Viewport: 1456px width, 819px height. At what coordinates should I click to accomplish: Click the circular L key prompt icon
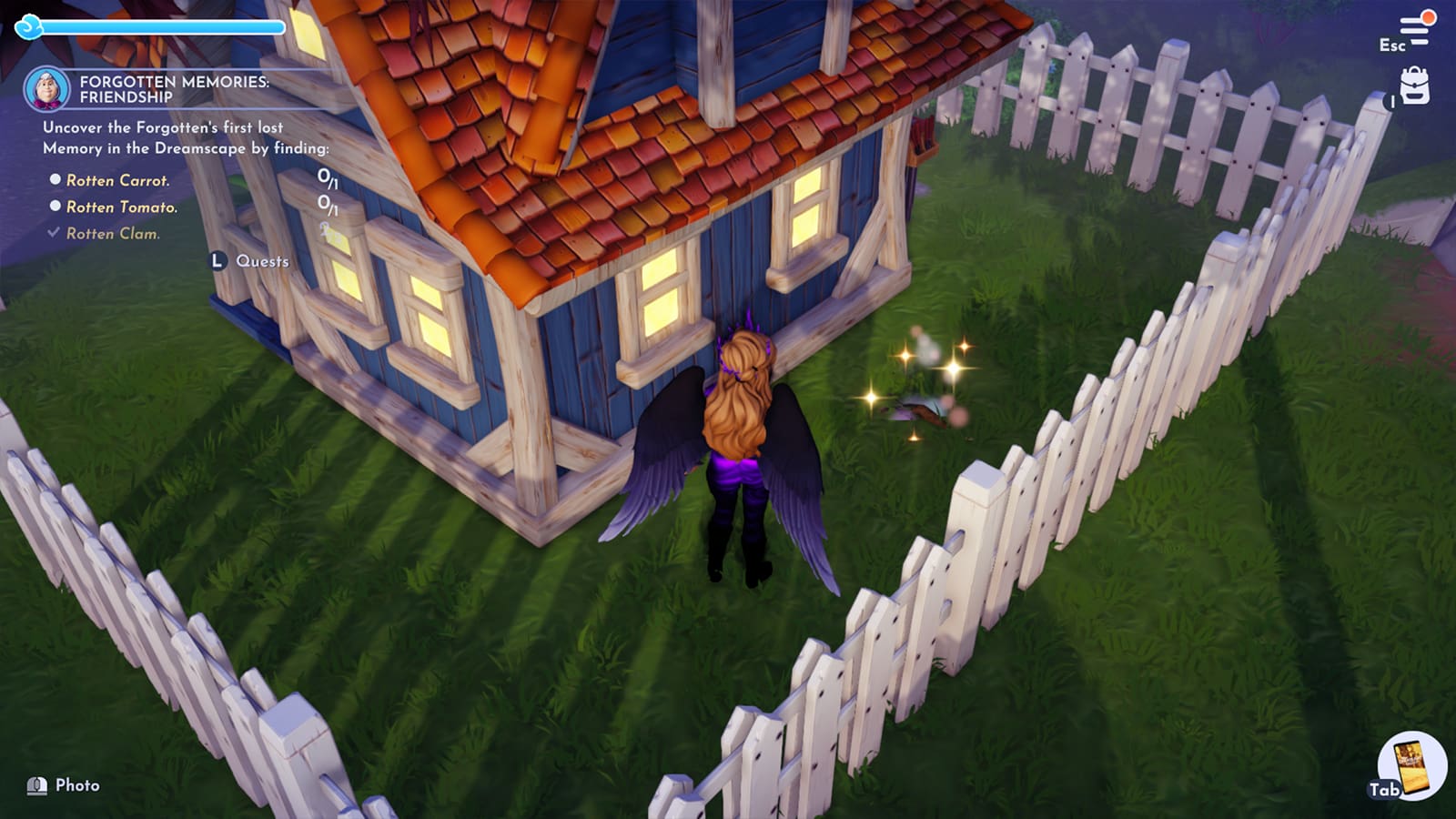point(217,259)
